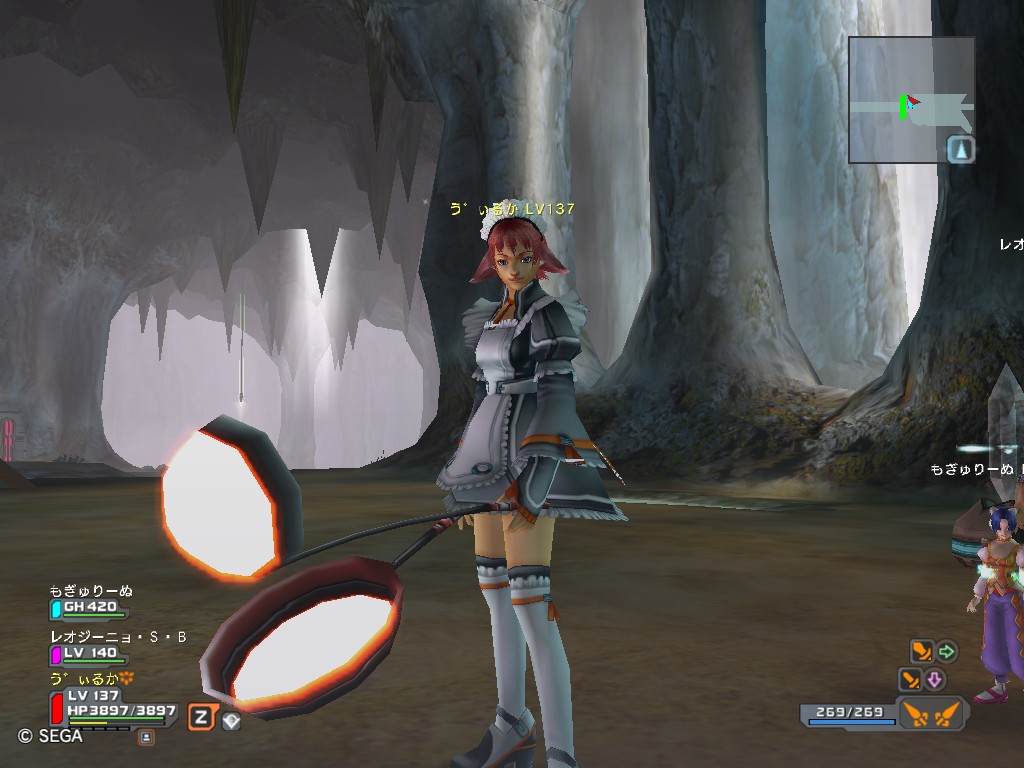The height and width of the screenshot is (768, 1024).
Task: Select the orange sword with green arrow
Action: click(921, 652)
